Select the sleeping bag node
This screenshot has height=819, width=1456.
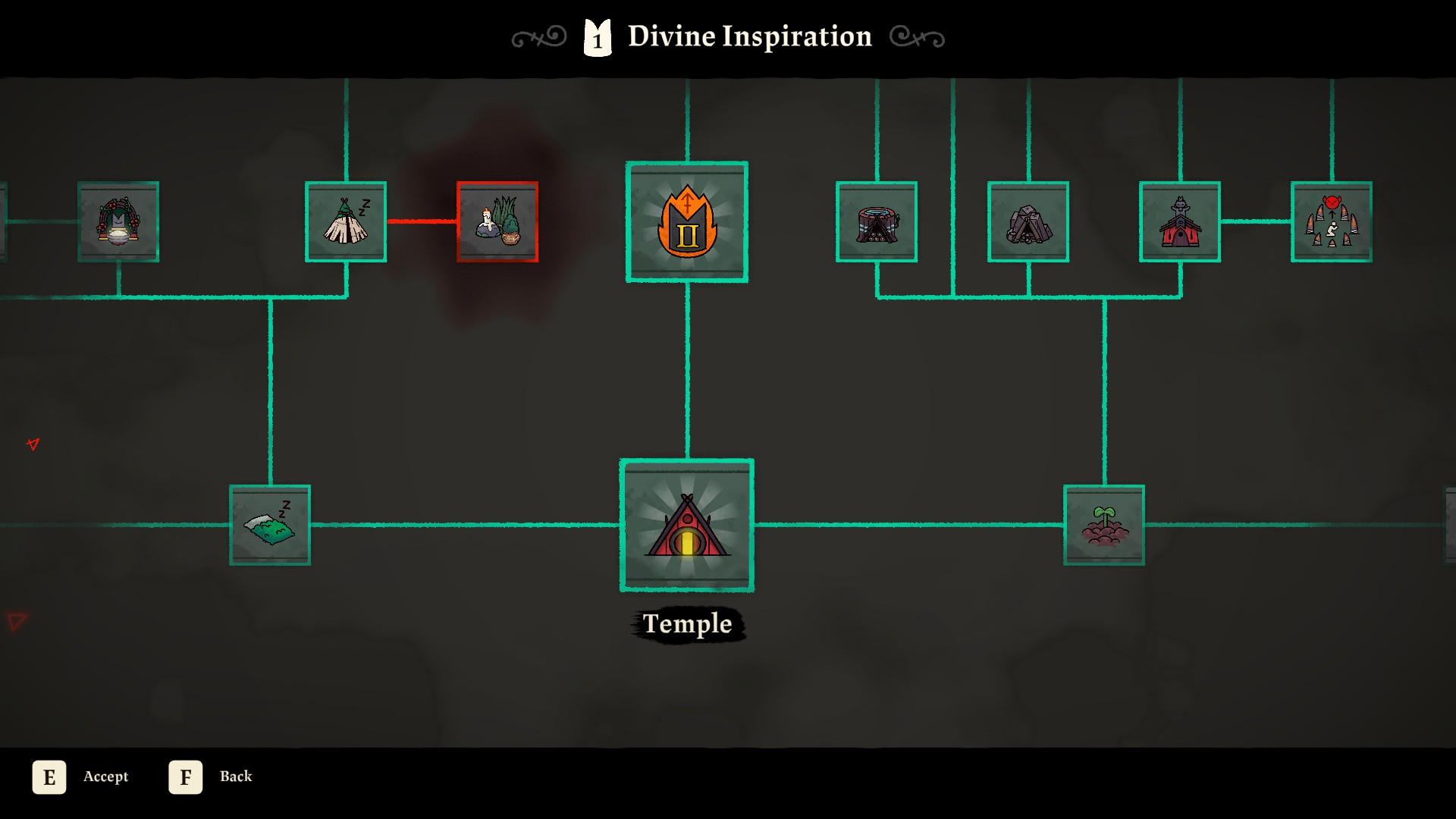[x=269, y=524]
